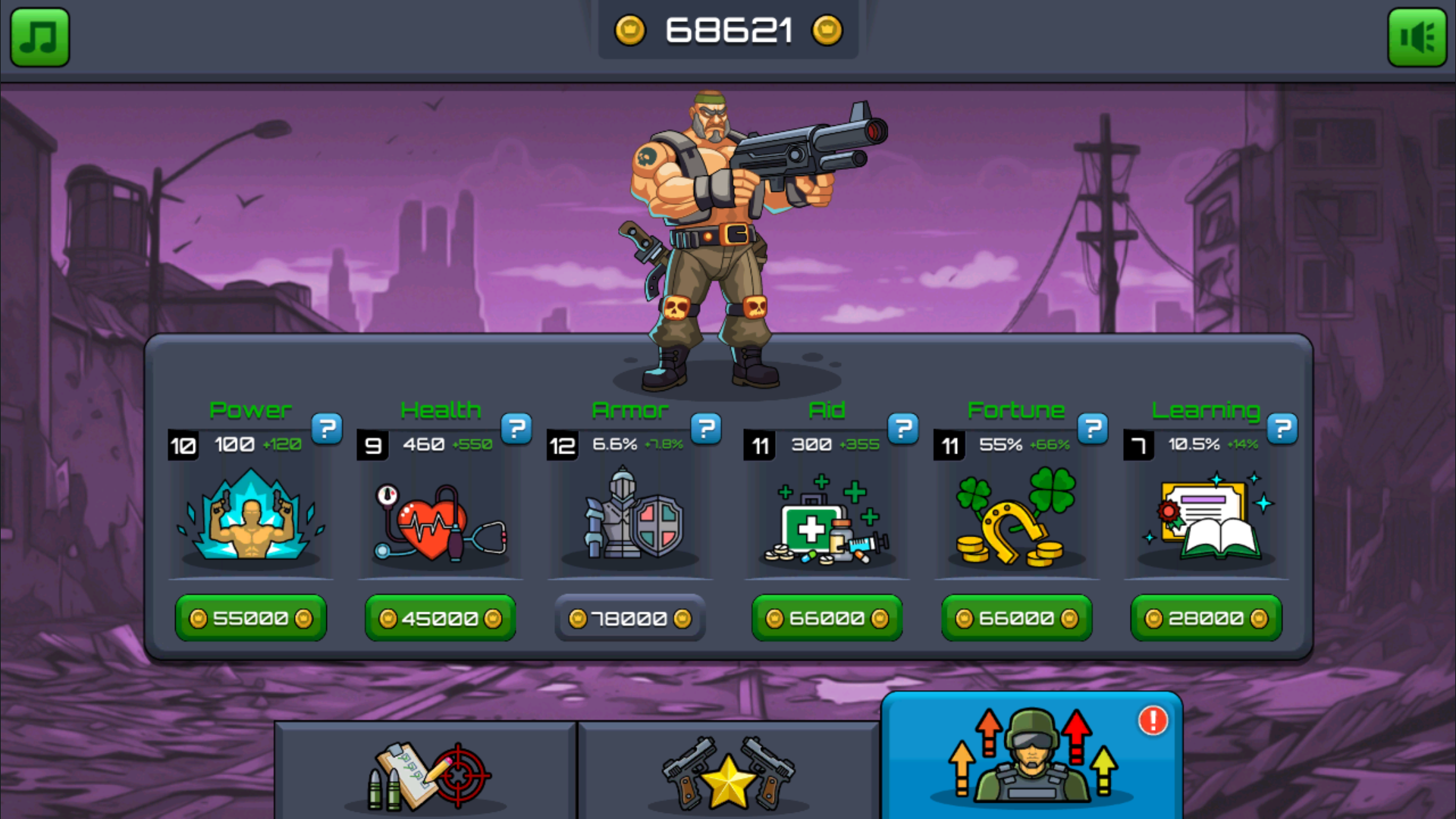The image size is (1456, 819).
Task: Select the Power muscle man icon
Action: tap(251, 517)
